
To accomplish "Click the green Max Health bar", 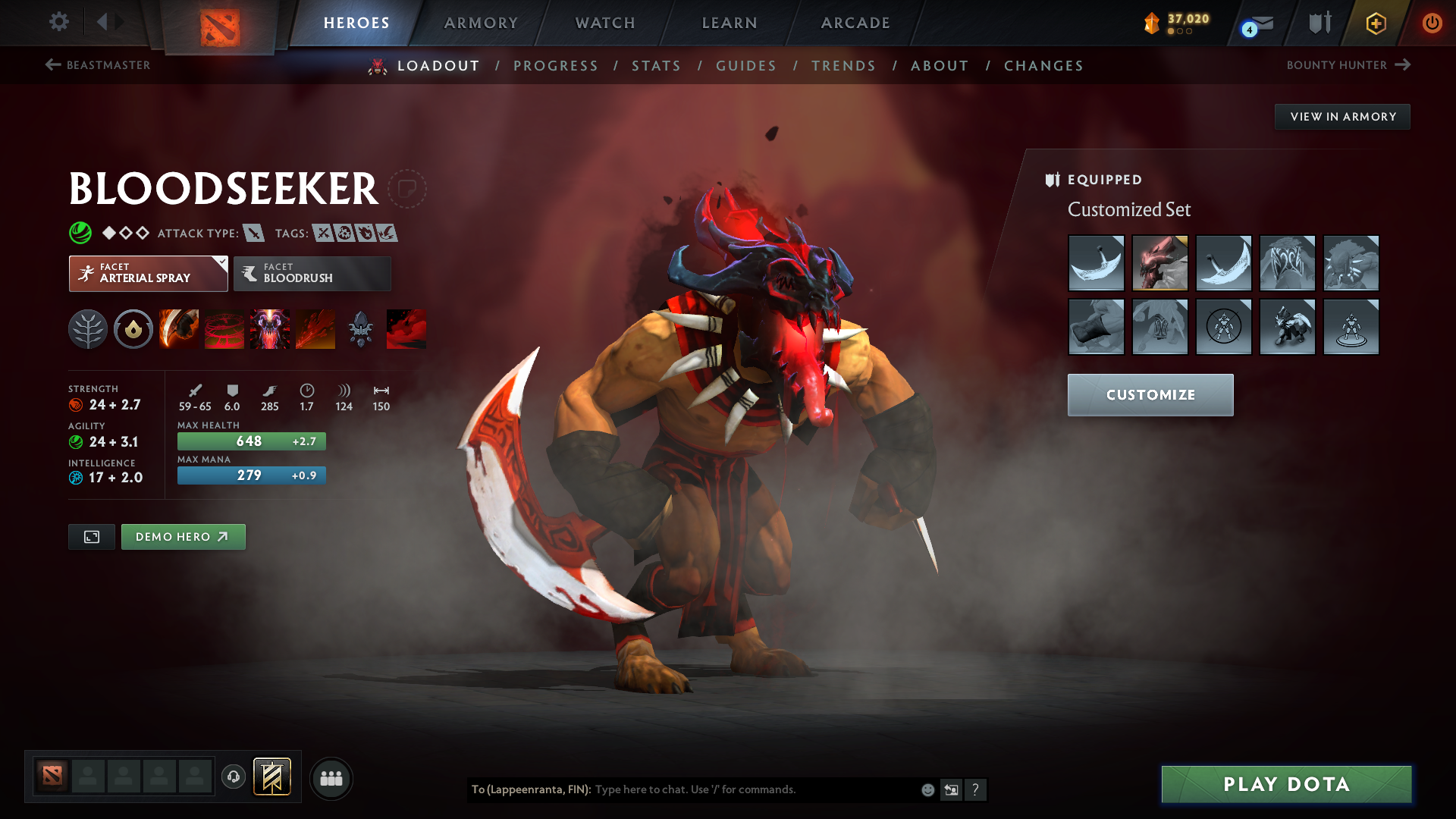I will pos(251,440).
